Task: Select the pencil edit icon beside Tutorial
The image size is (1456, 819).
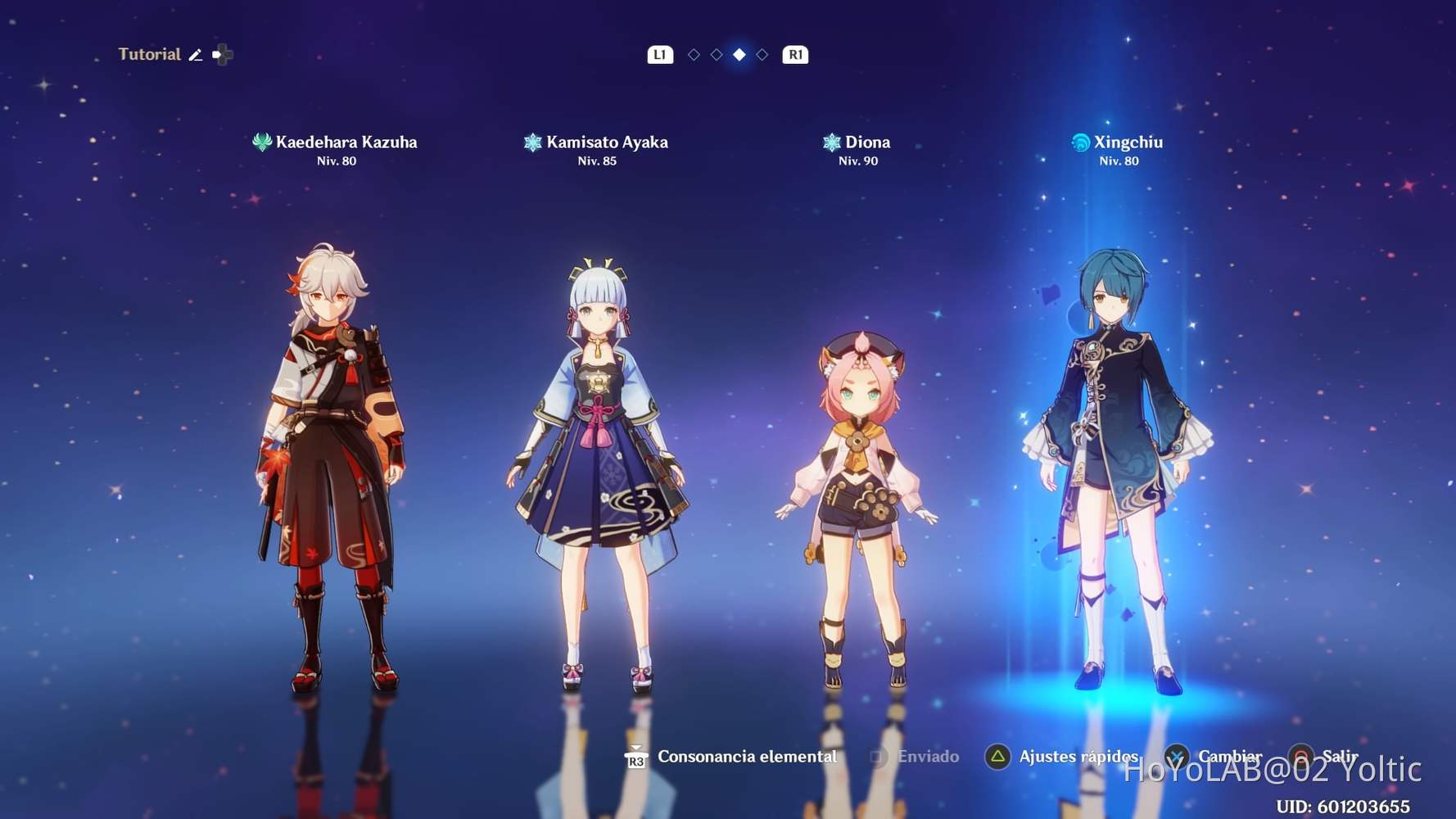Action: tap(196, 54)
